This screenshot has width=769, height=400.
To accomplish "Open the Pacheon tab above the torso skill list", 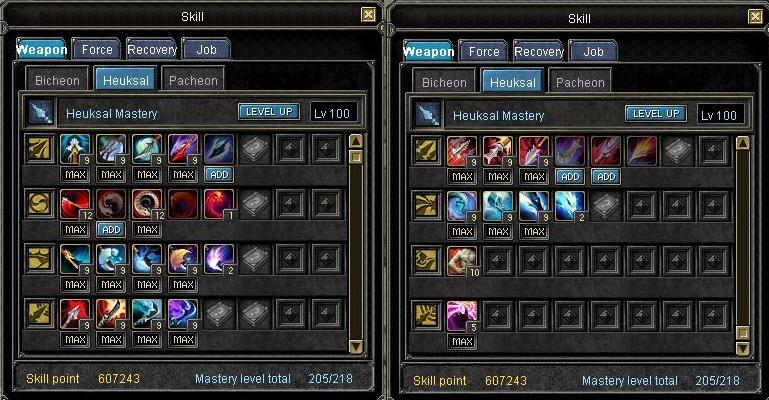I will pyautogui.click(x=579, y=82).
